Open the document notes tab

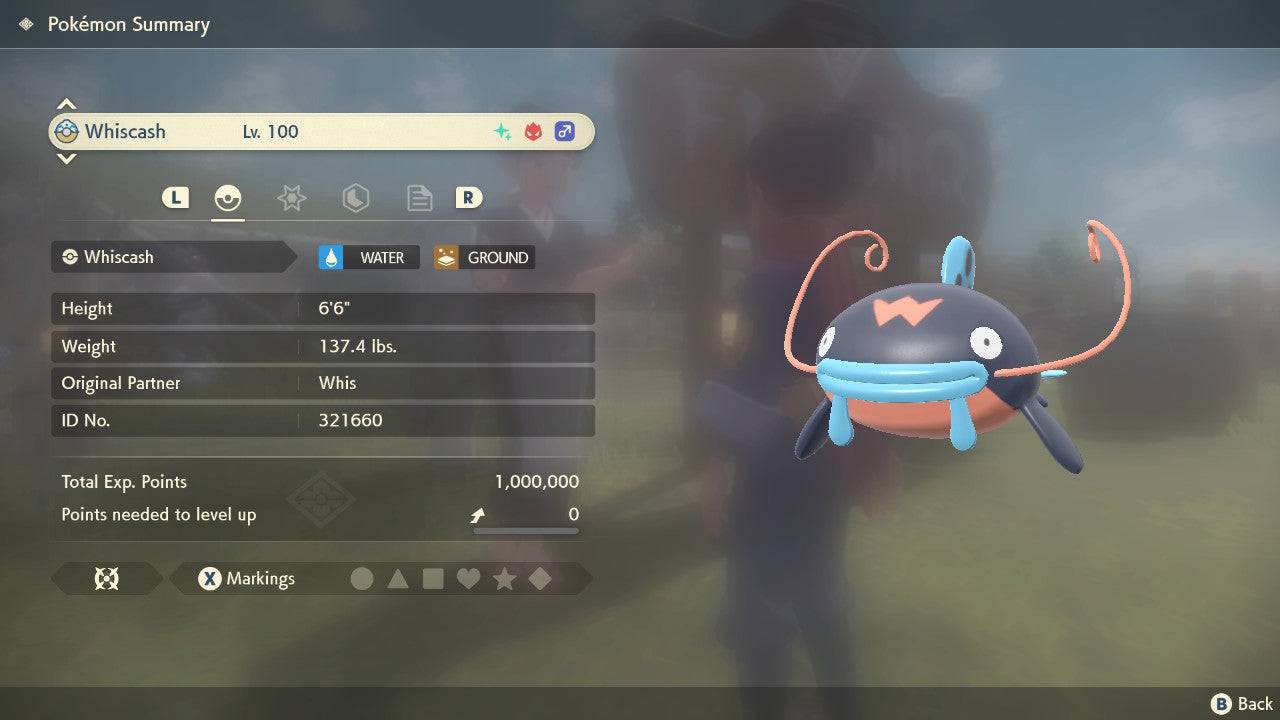coord(419,198)
